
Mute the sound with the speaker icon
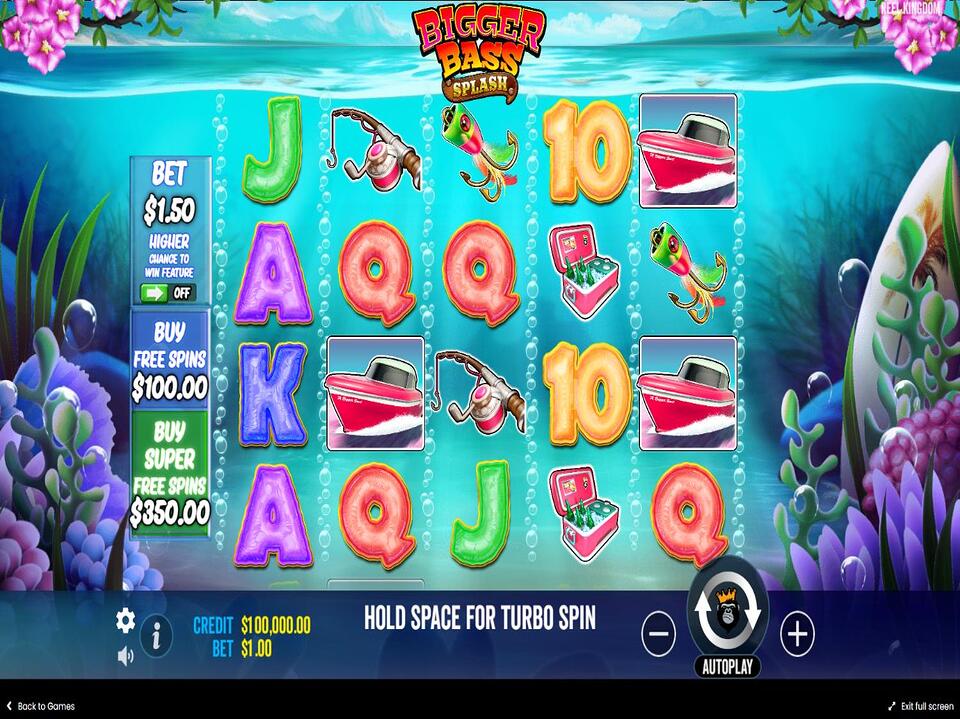point(125,656)
